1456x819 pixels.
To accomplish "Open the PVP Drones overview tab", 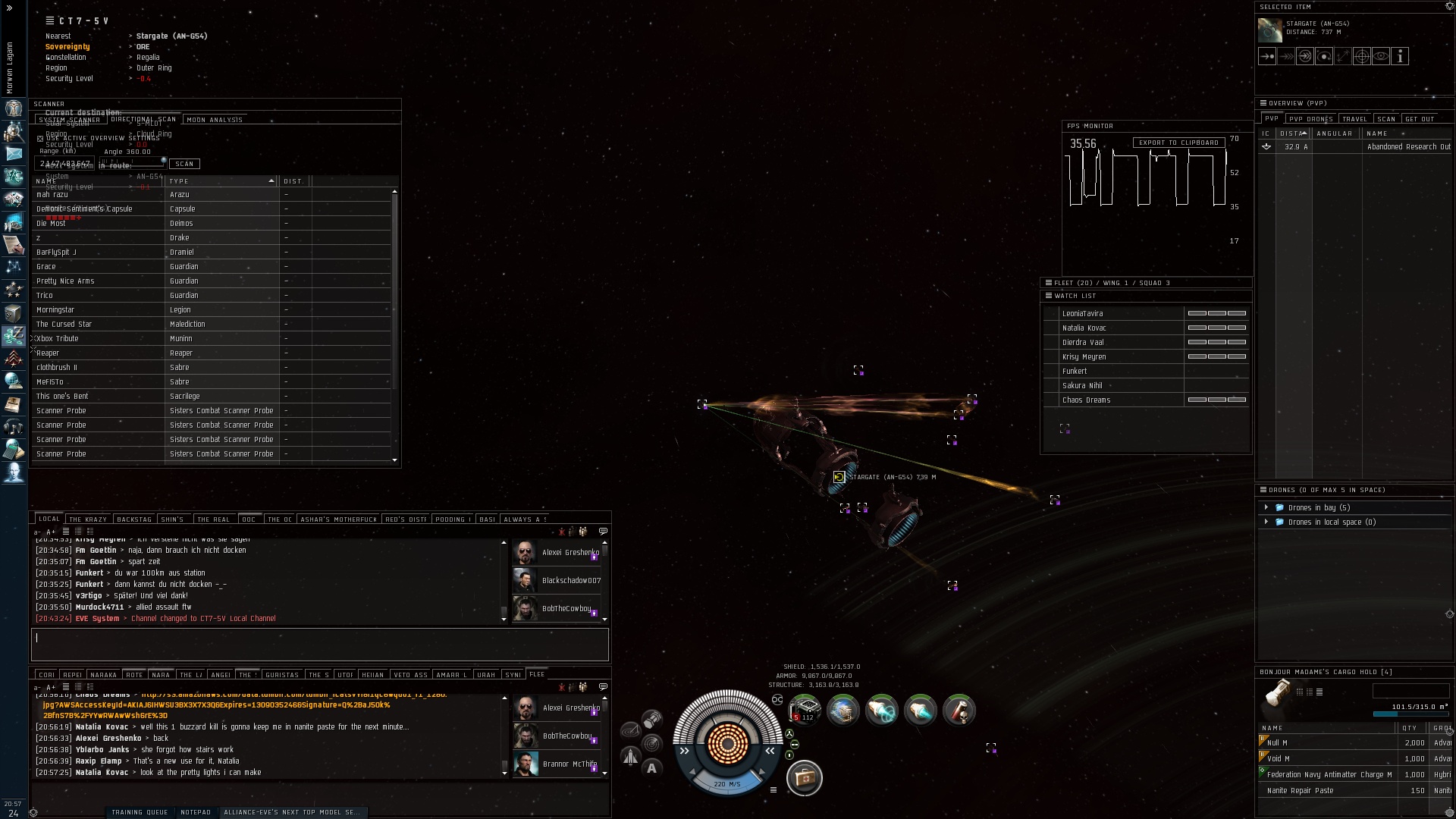I will 1310,119.
